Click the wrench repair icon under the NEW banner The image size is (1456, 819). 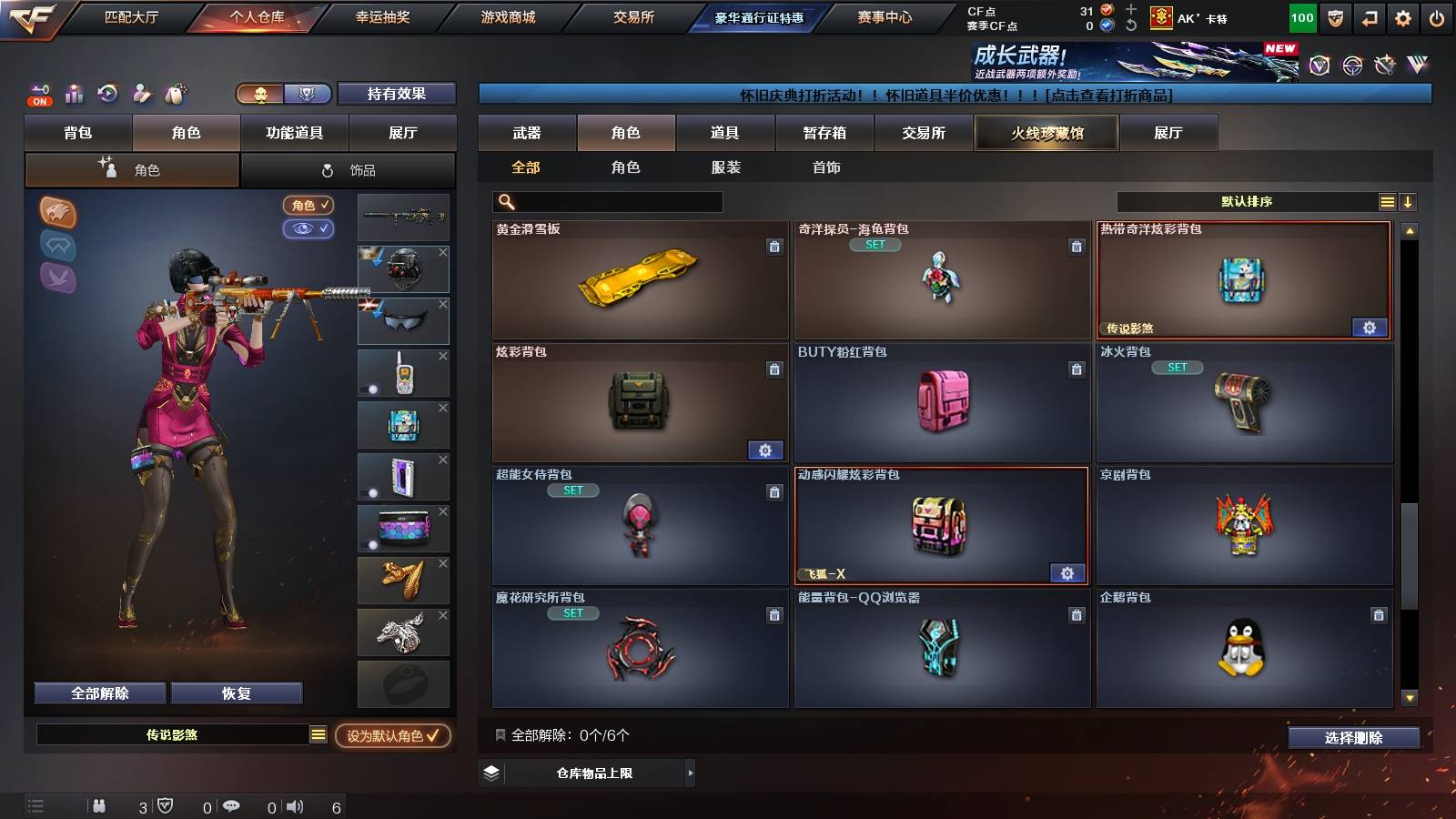pos(1385,66)
